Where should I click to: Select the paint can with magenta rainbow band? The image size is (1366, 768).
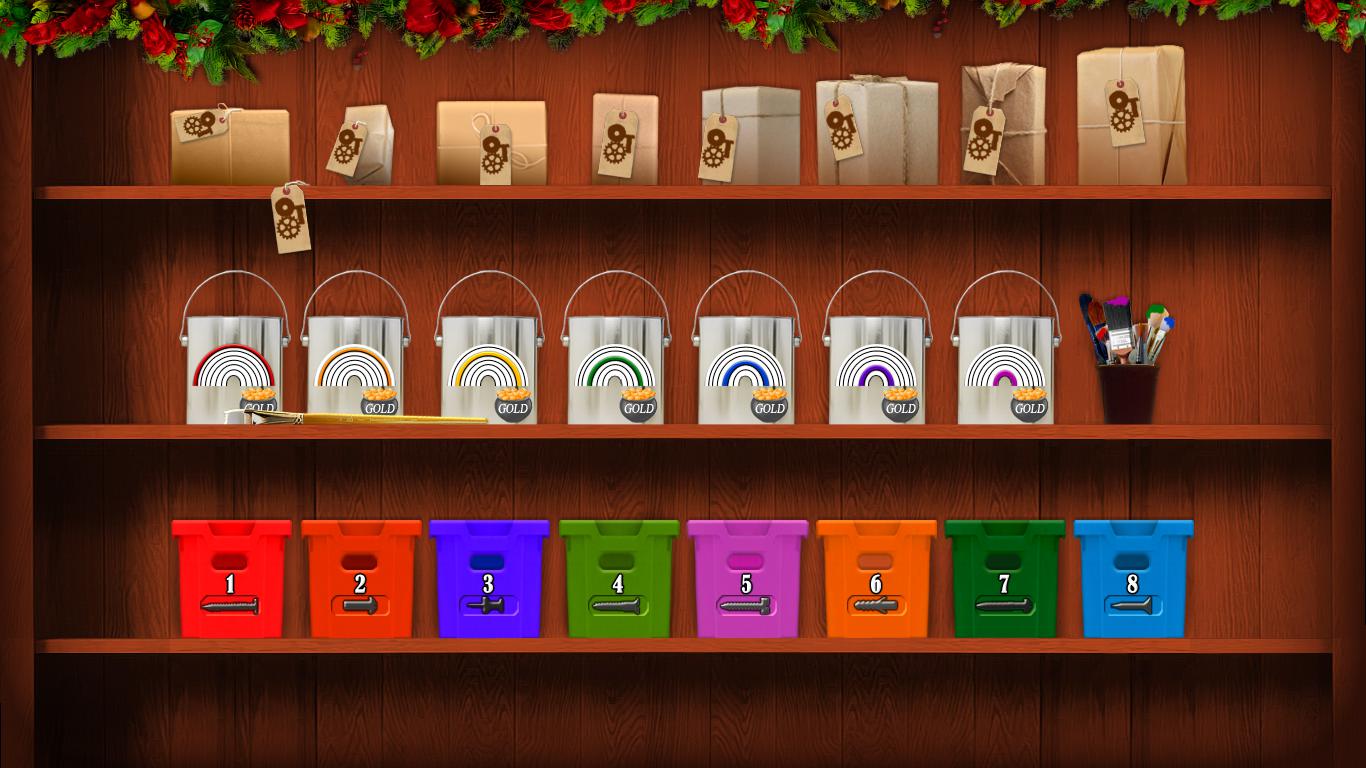(1005, 365)
